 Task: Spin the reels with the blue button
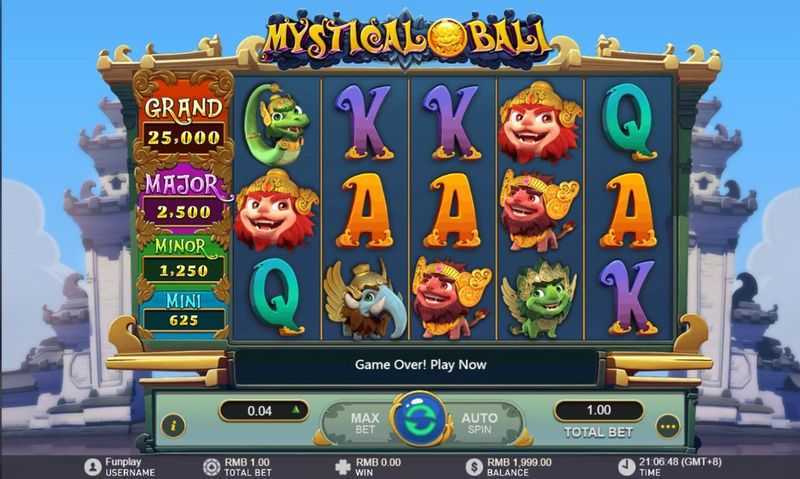(x=418, y=420)
